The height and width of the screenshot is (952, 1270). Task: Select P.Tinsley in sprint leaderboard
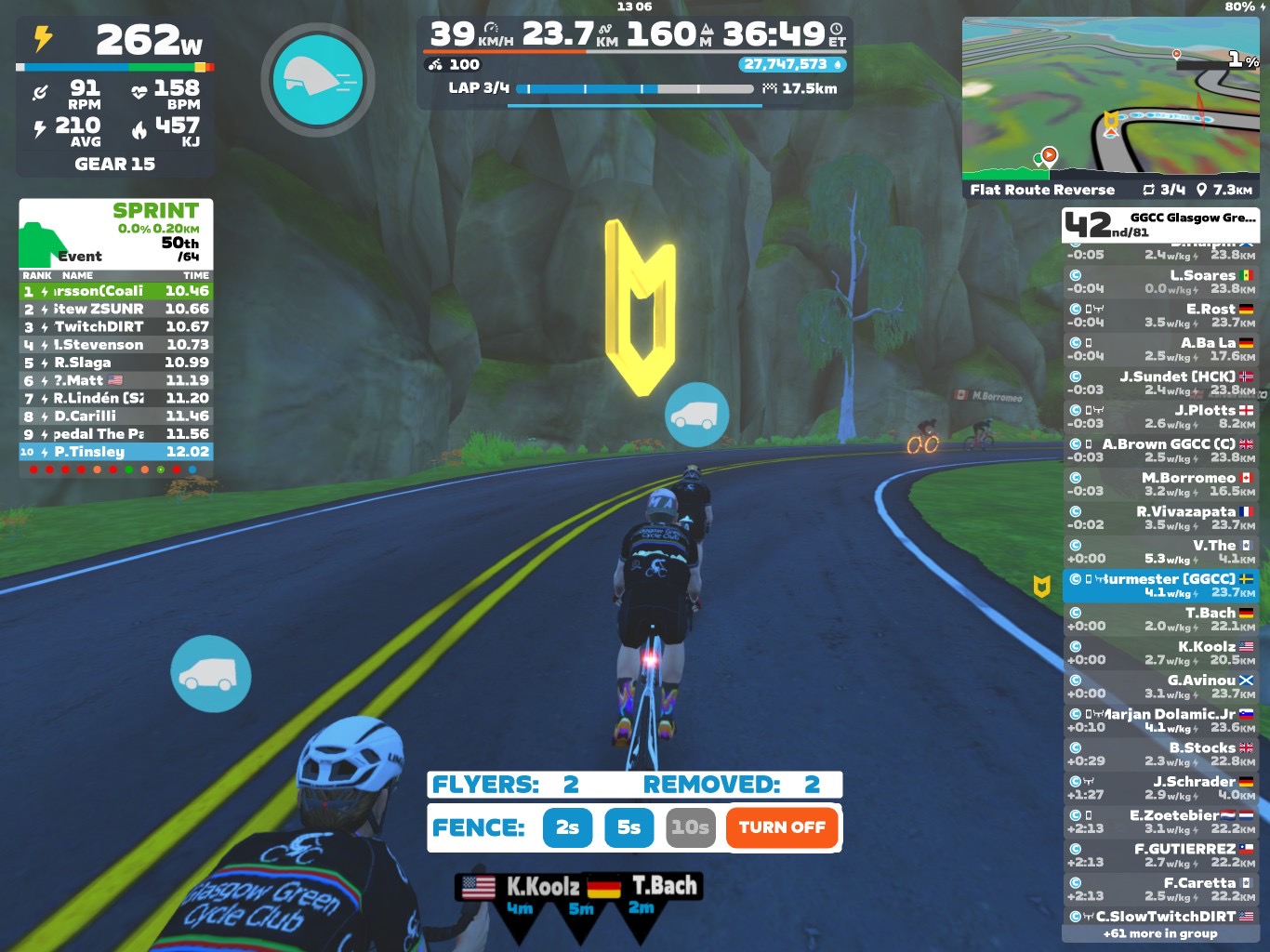[x=116, y=452]
